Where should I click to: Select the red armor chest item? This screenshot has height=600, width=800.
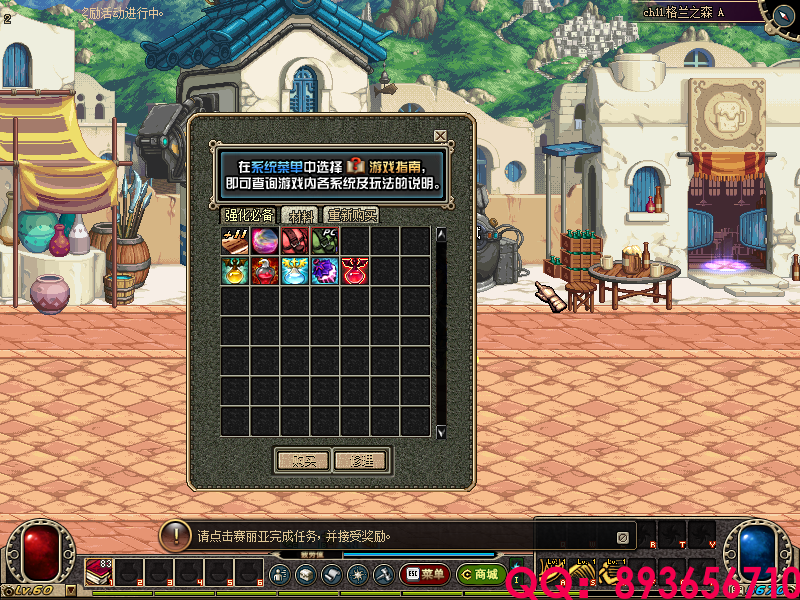pos(295,241)
